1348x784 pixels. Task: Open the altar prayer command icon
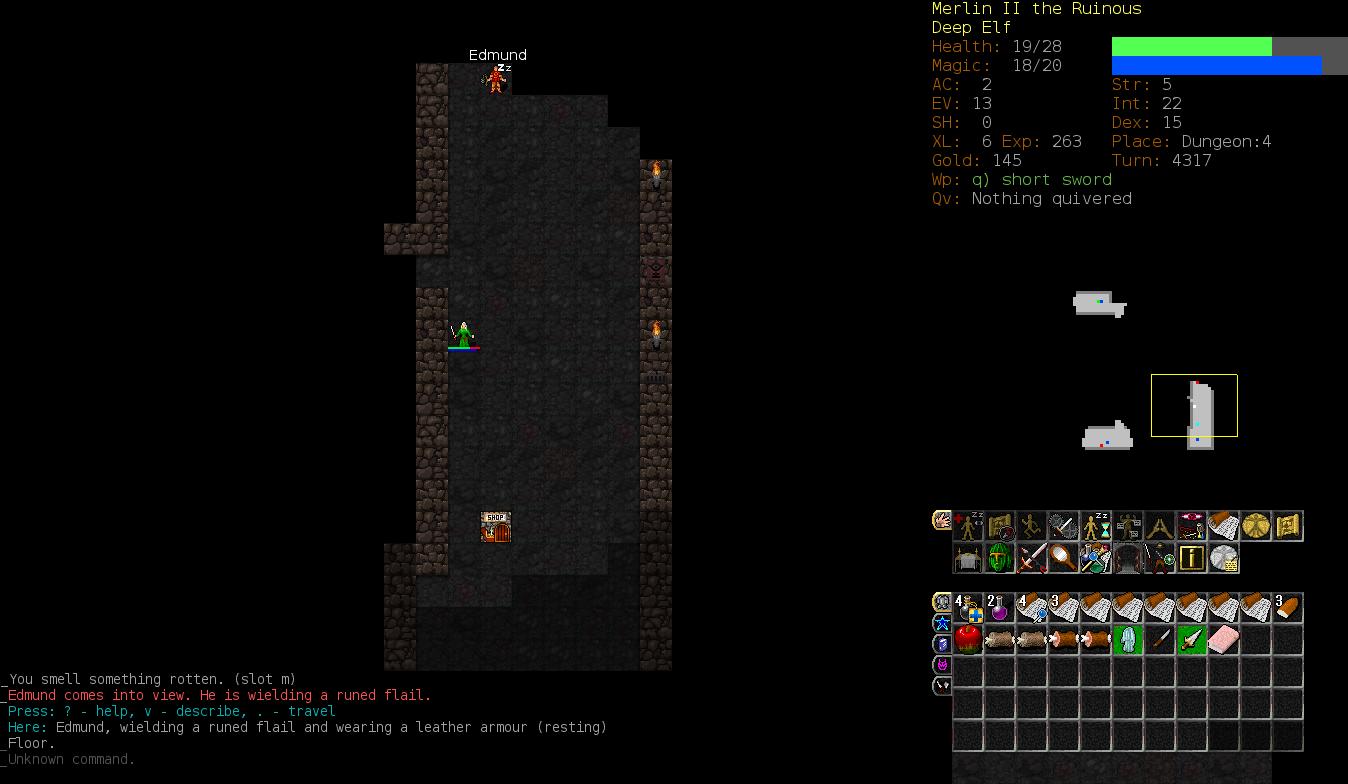968,558
